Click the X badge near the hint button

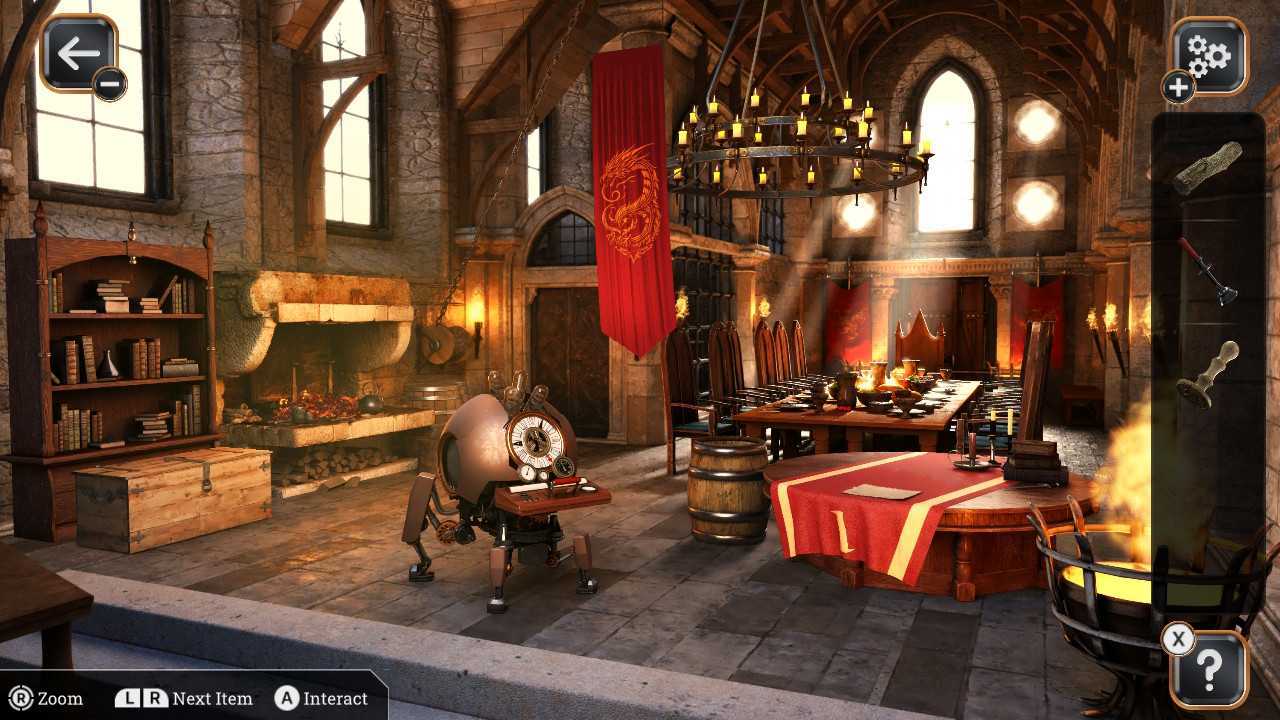click(x=1177, y=637)
